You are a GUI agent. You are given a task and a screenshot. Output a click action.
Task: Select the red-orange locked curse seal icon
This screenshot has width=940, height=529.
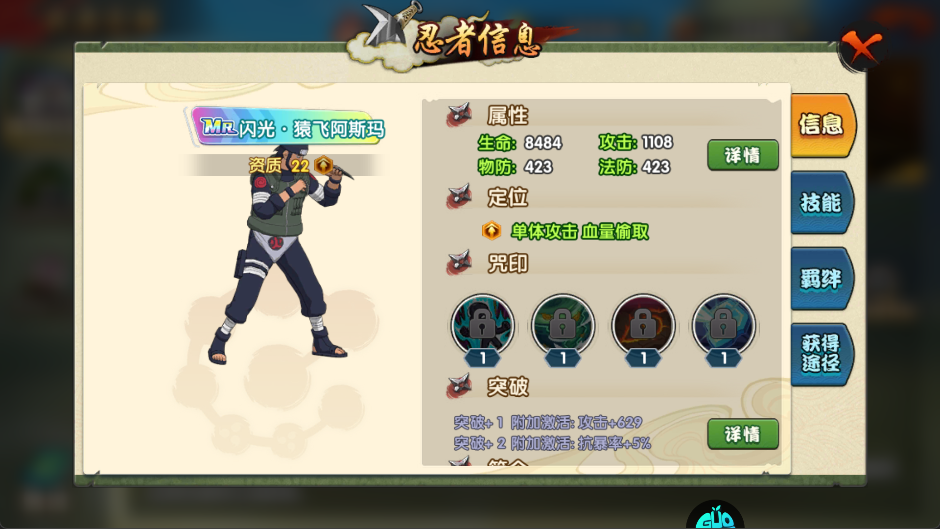click(x=643, y=324)
